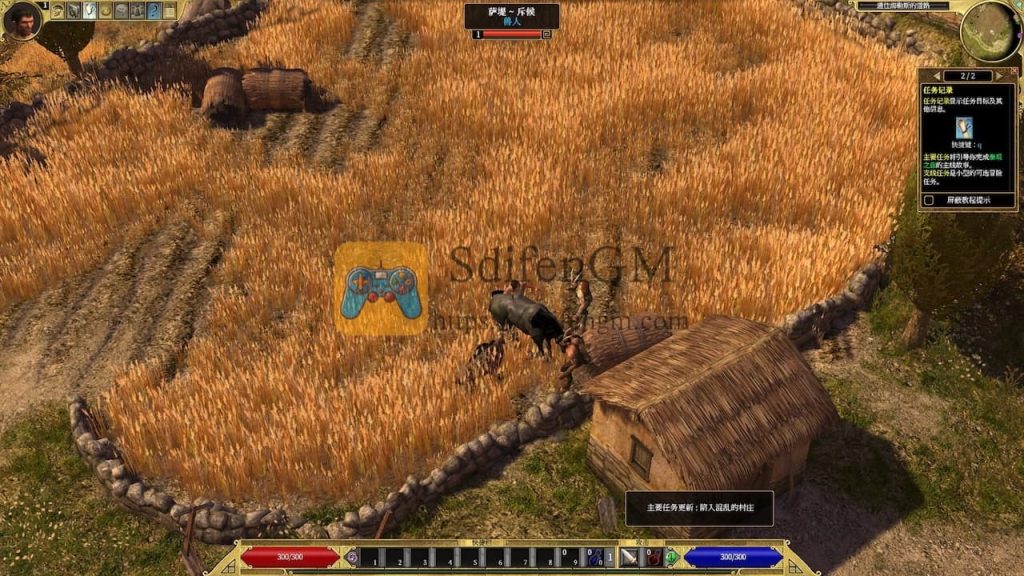This screenshot has height=576, width=1024.
Task: Go to the next tutorial tip
Action: tap(998, 76)
